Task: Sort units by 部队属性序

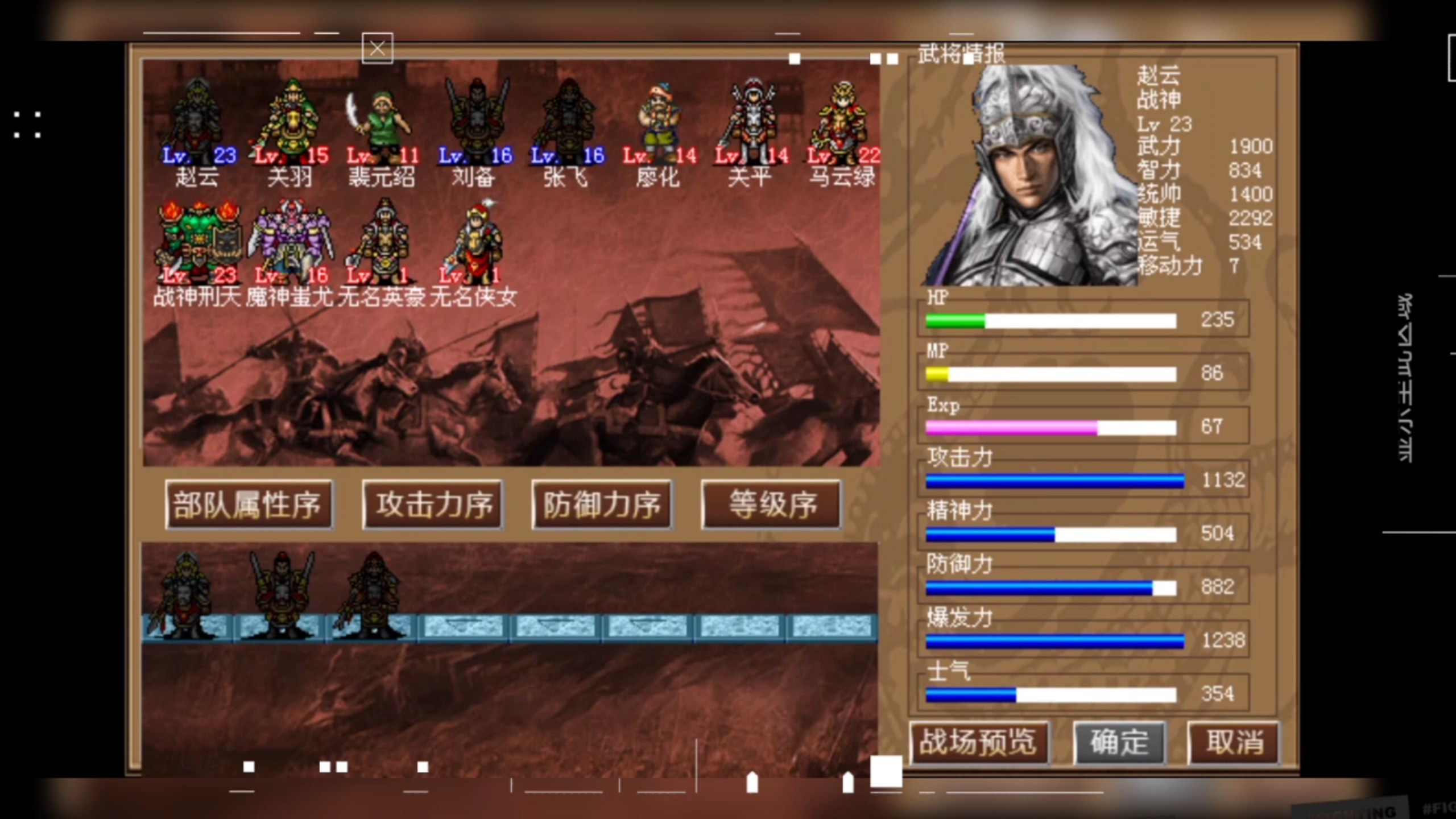Action: coord(249,505)
